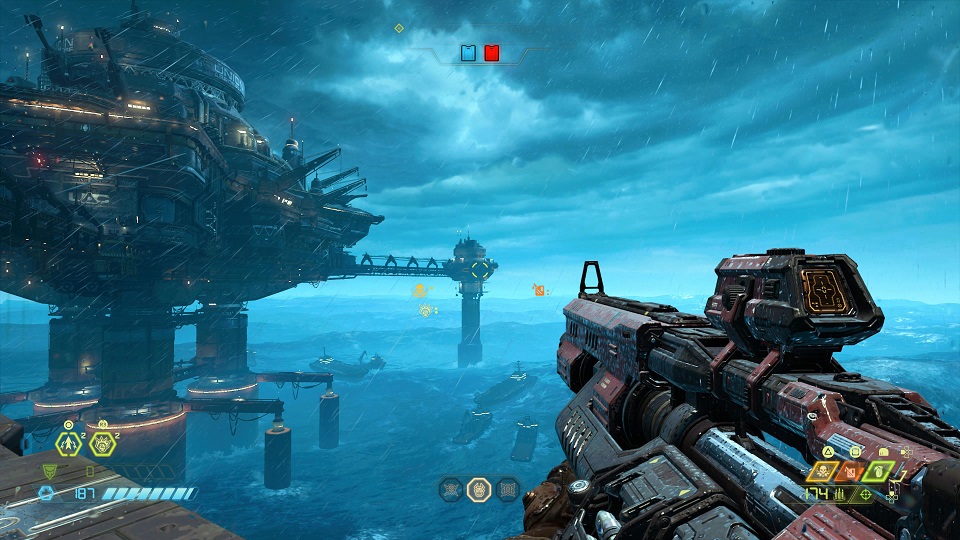The height and width of the screenshot is (540, 960).
Task: Click the green armor helmet icon
Action: point(51,471)
